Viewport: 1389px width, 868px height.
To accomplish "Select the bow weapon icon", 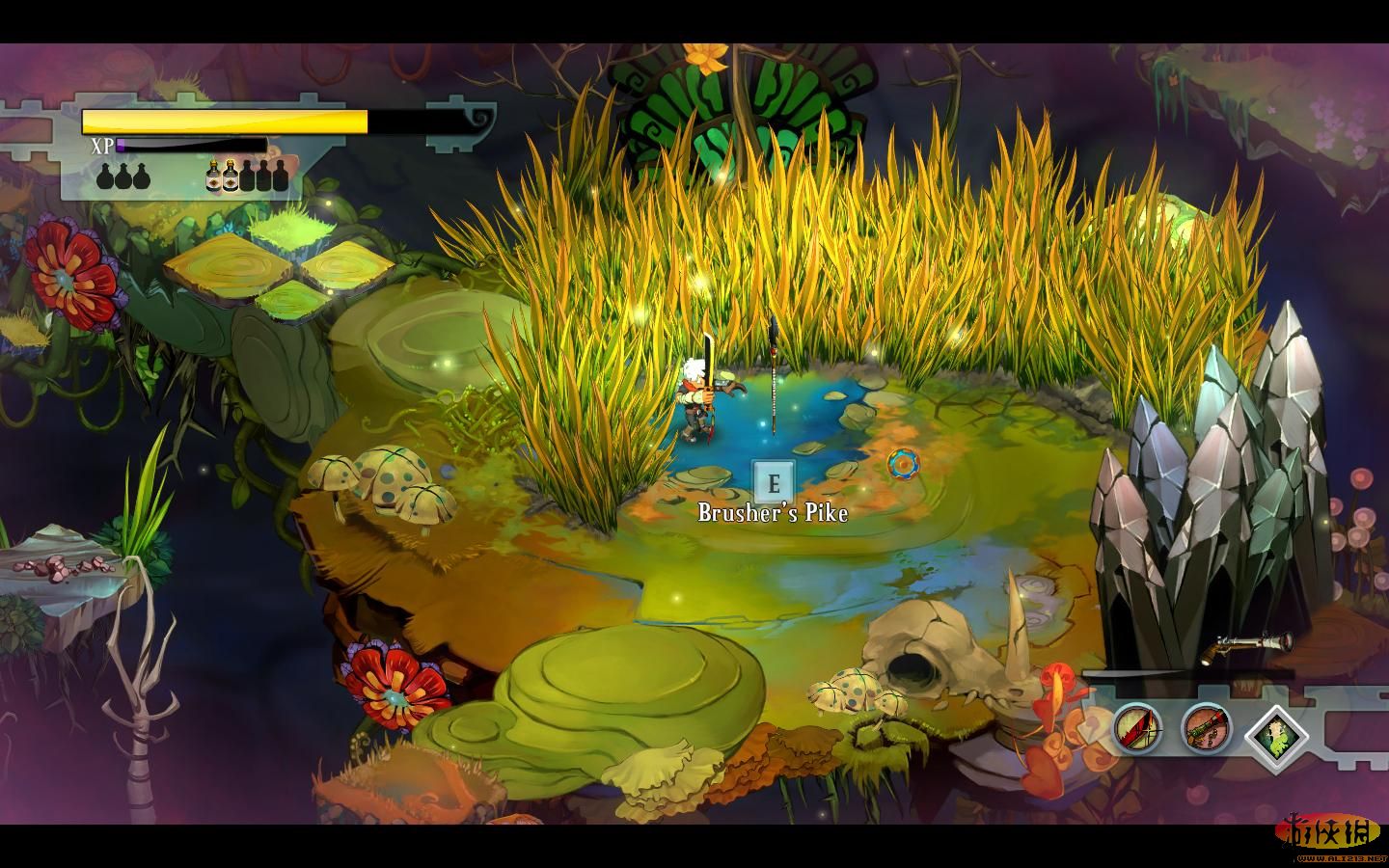I will pyautogui.click(x=1138, y=727).
